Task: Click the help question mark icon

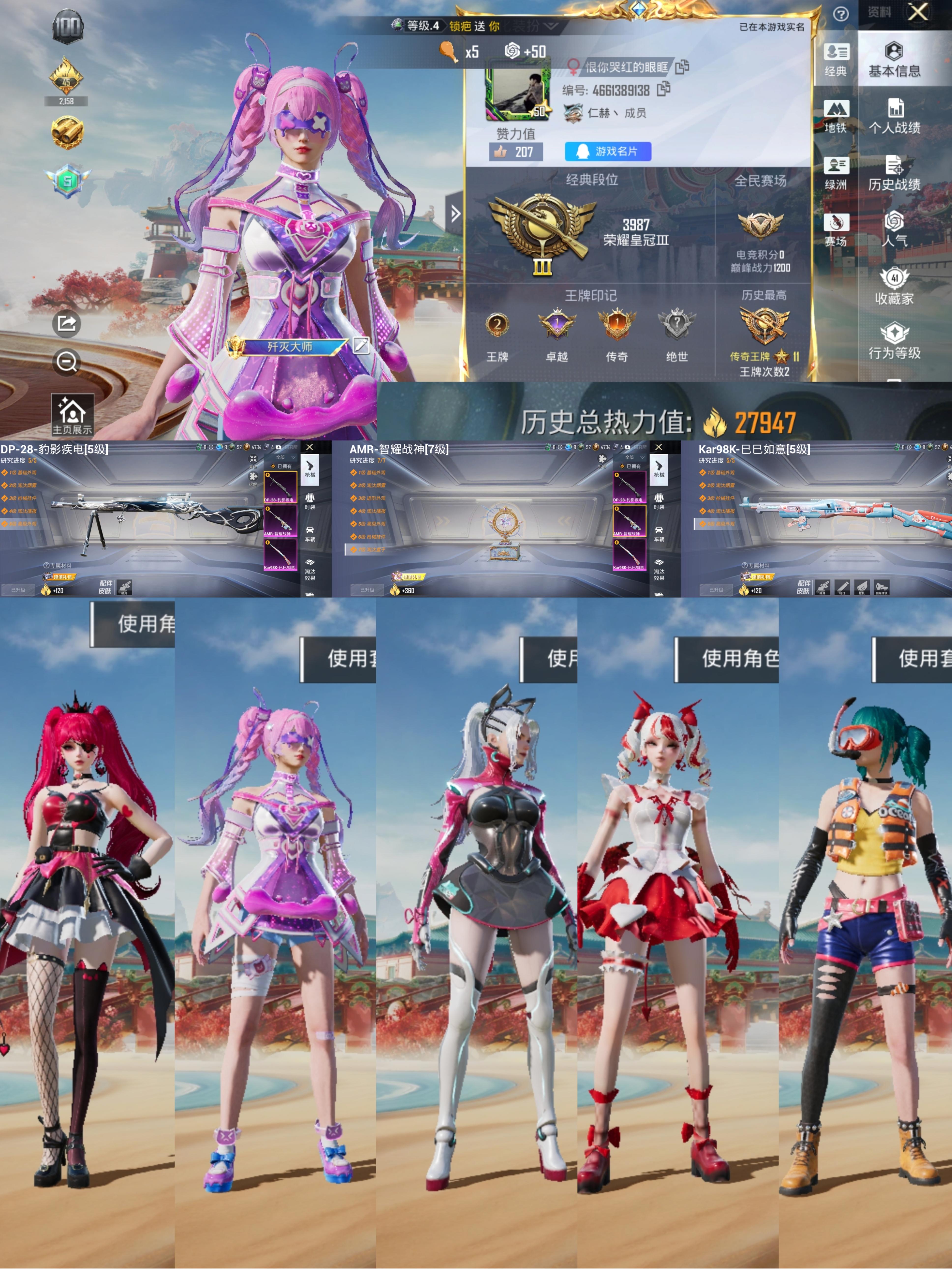Action: [x=841, y=14]
